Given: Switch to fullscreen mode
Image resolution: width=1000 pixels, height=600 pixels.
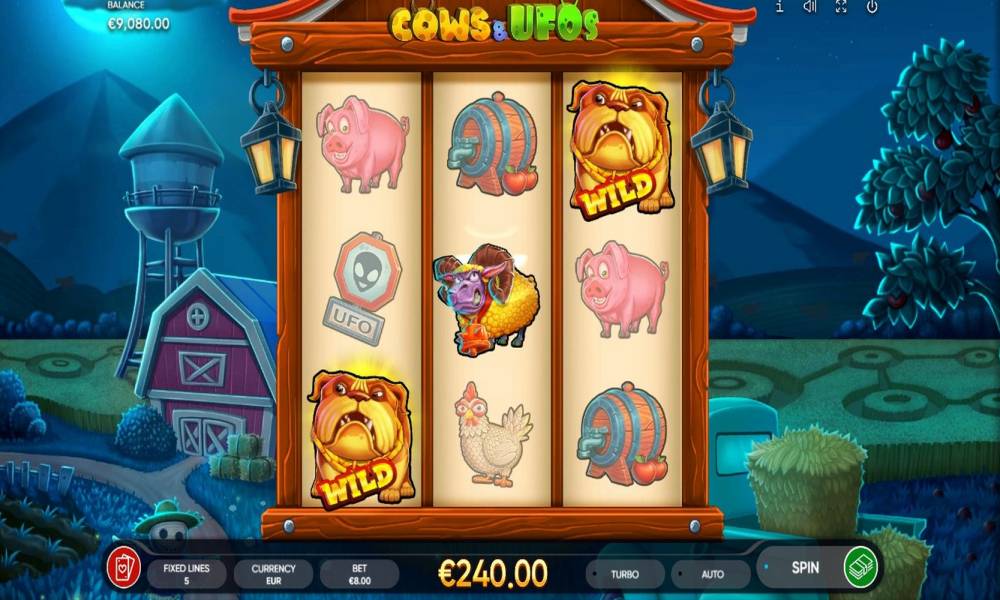Looking at the screenshot, I should pos(841,7).
